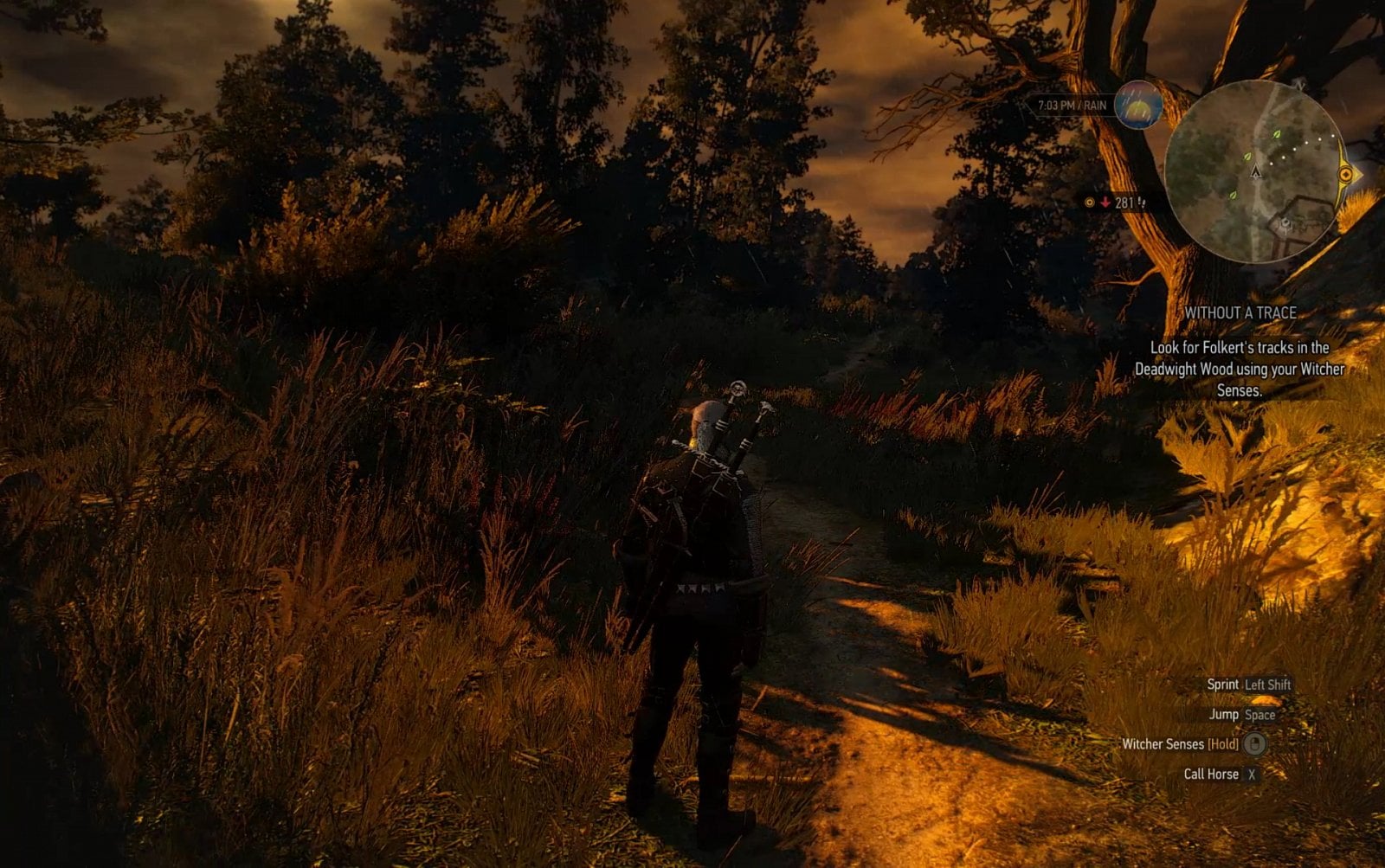Click the red downward arrow next to the coin
Viewport: 1385px width, 868px height.
[1105, 203]
